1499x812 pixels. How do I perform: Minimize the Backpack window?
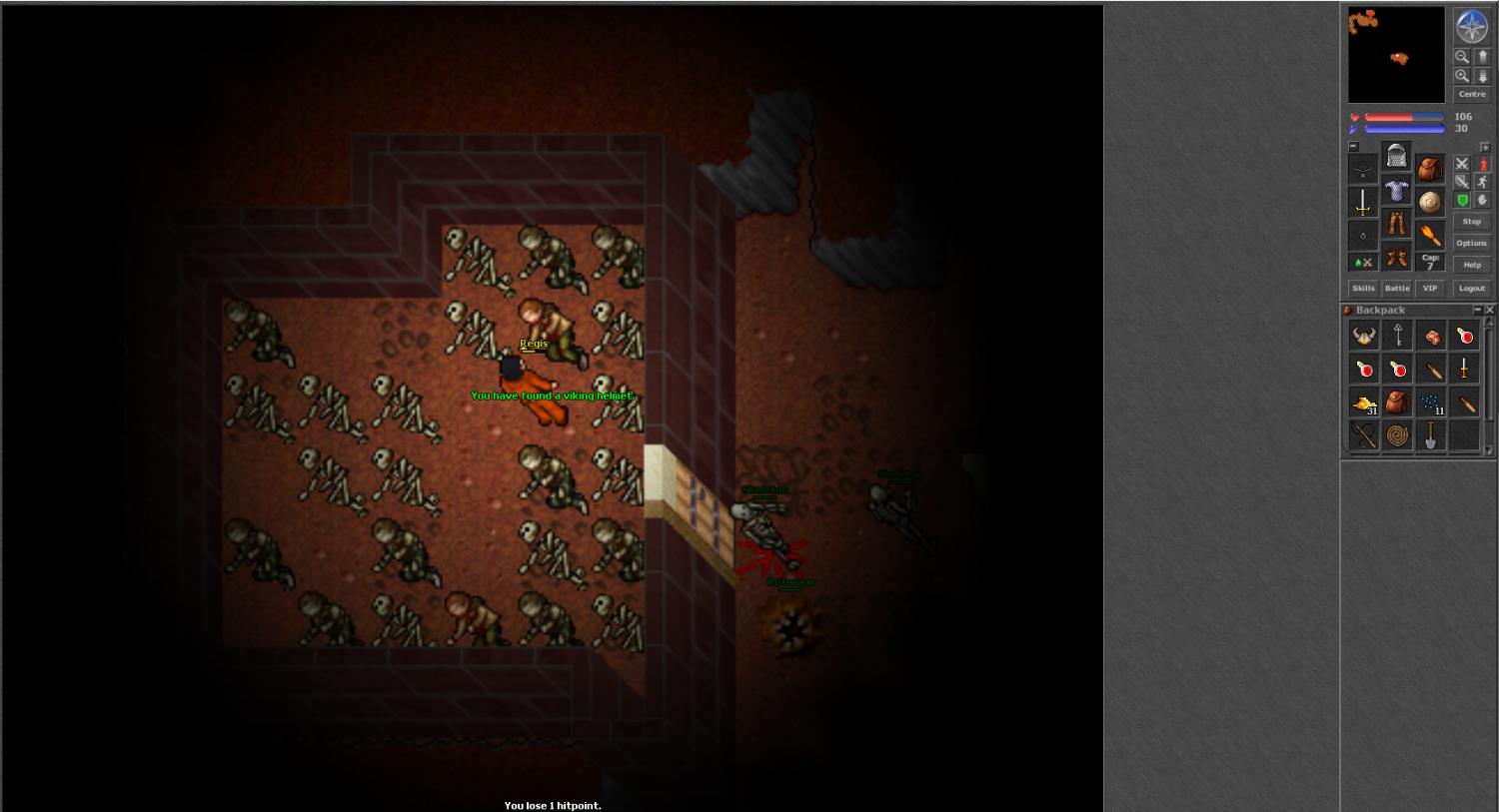(x=1477, y=311)
